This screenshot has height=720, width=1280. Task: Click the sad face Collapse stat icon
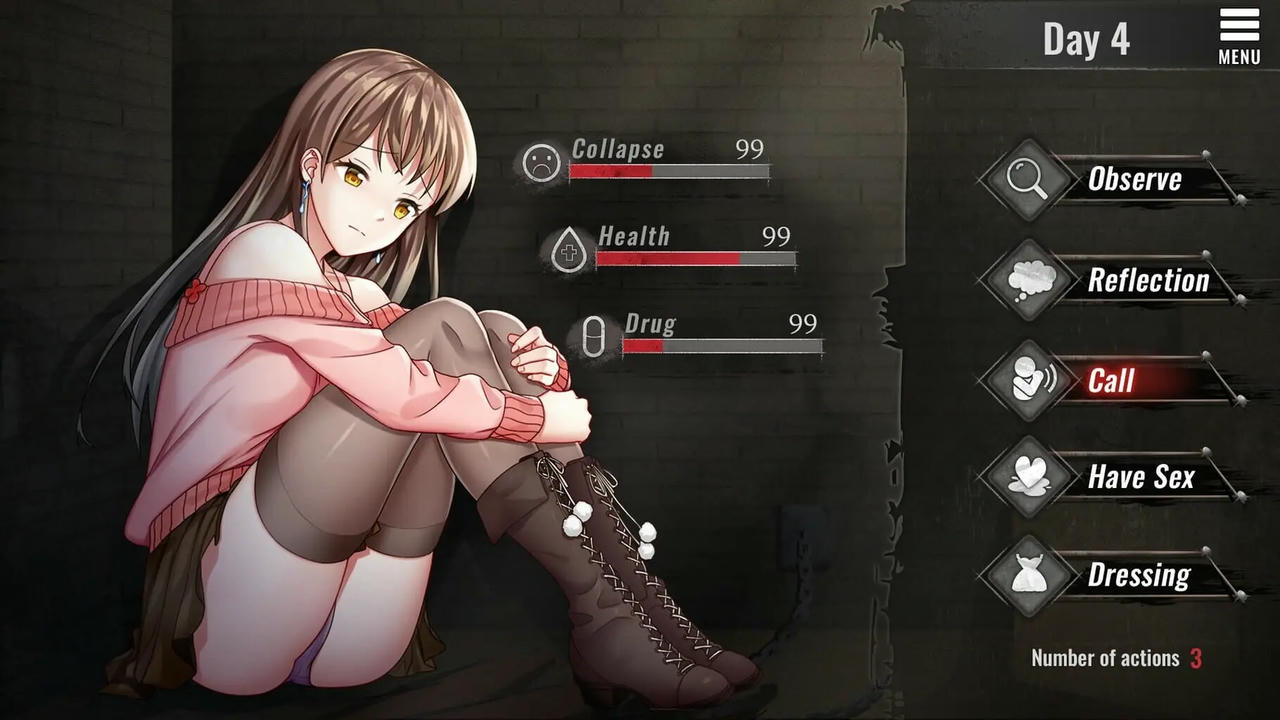click(540, 164)
